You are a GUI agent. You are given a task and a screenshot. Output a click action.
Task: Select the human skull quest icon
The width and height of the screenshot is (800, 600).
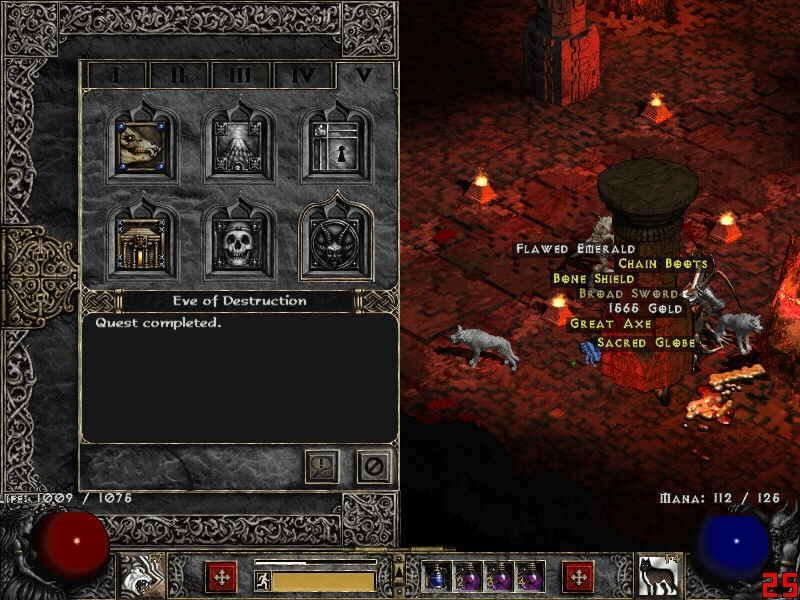pos(239,243)
